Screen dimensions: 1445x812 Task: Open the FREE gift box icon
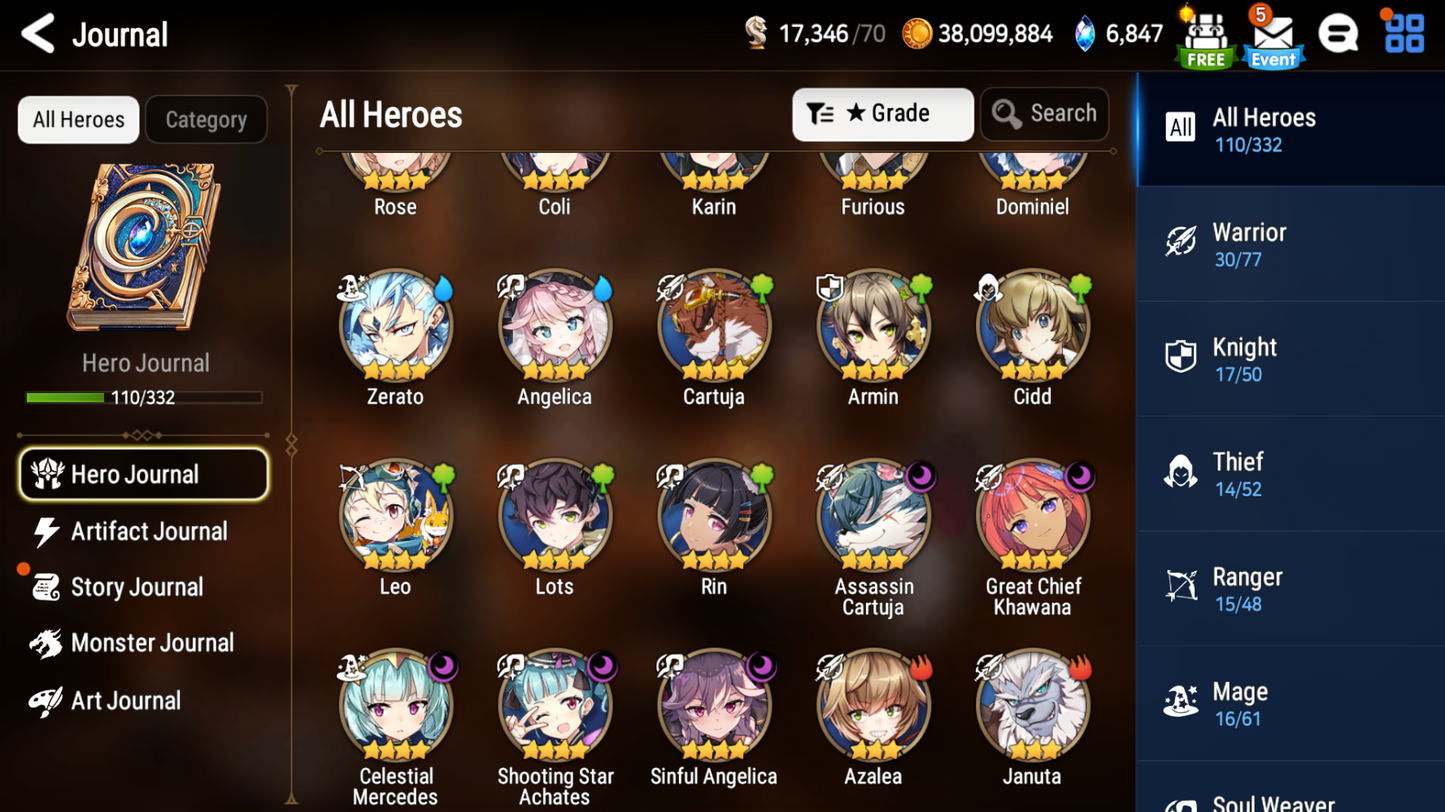pyautogui.click(x=1205, y=33)
